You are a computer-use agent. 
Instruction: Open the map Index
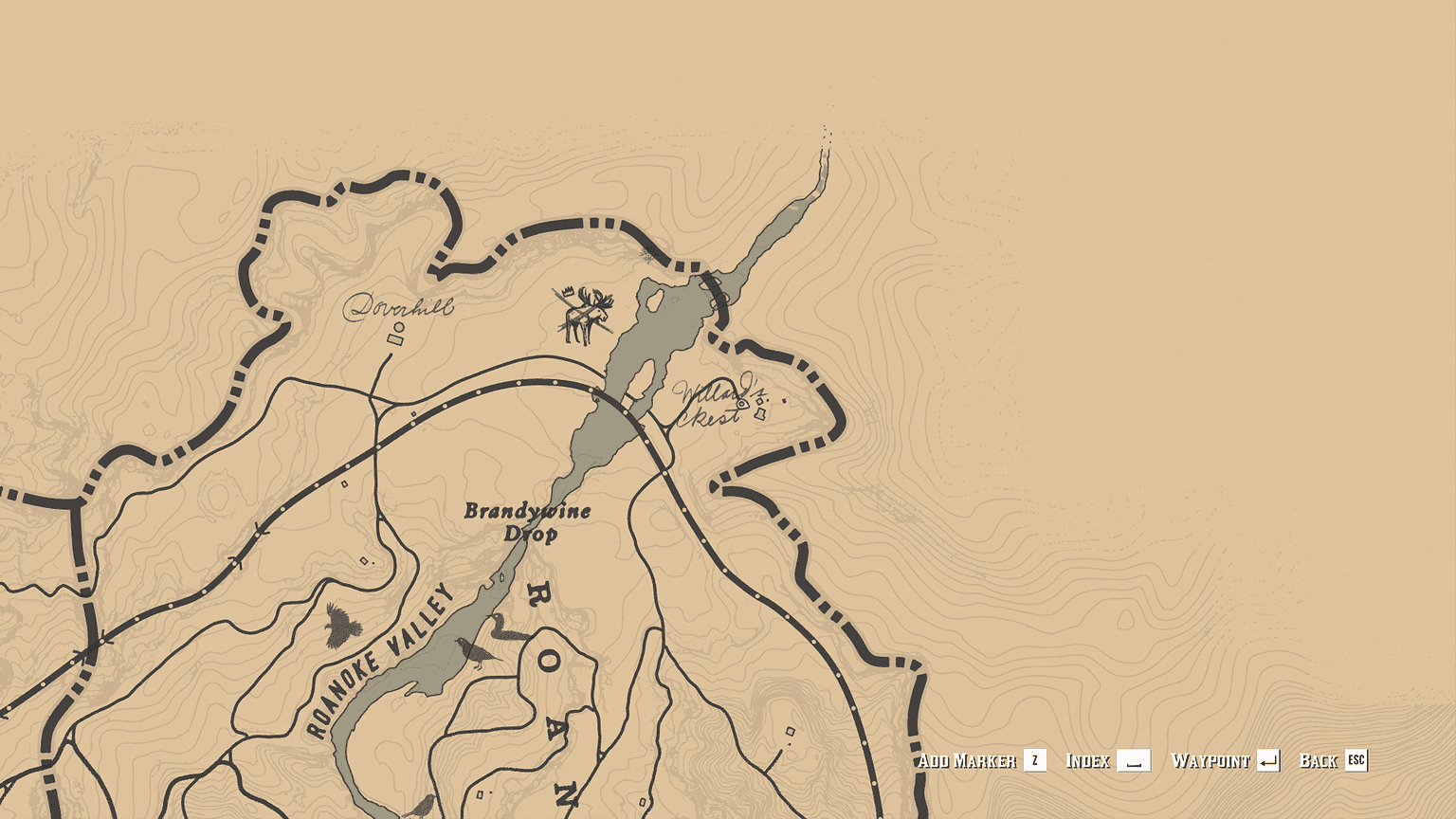point(1086,759)
